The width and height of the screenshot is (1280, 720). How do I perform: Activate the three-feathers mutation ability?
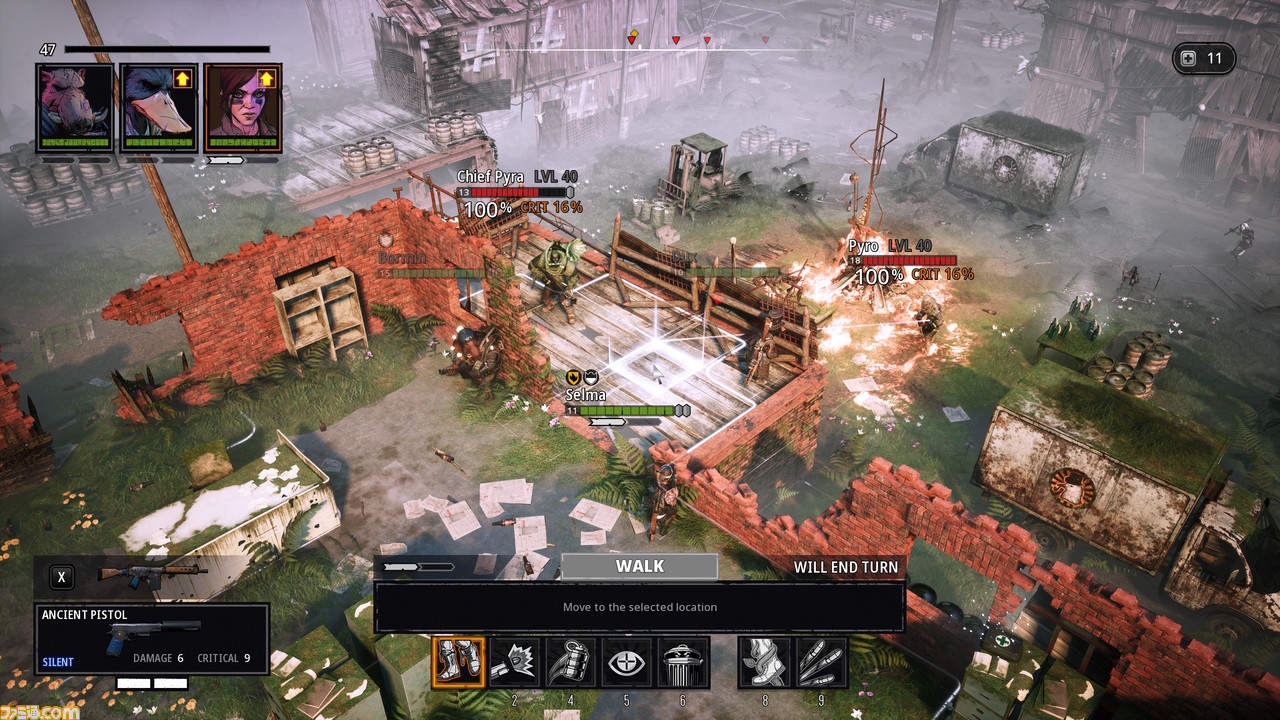(x=821, y=662)
